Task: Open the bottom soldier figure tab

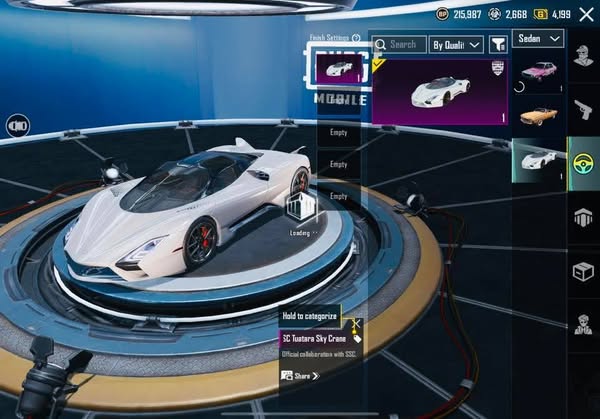Action: click(583, 324)
